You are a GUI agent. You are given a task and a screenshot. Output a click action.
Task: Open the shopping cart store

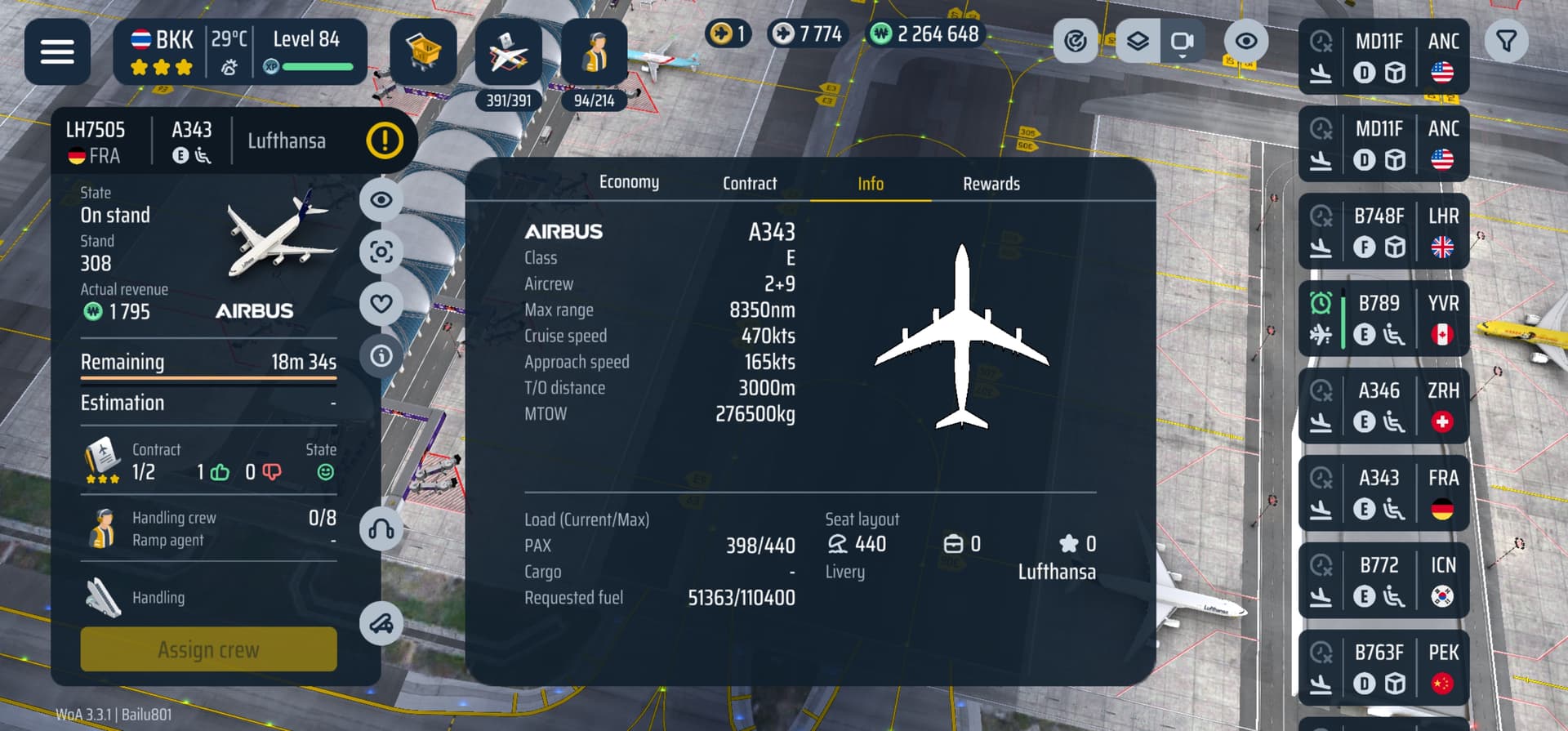pyautogui.click(x=423, y=52)
